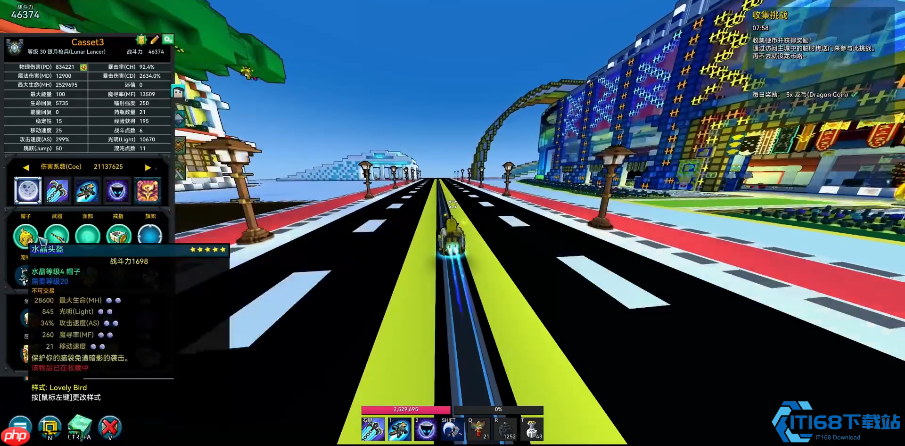The width and height of the screenshot is (905, 446).
Task: Choose the ring equipment slot with cube
Action: coord(118,235)
